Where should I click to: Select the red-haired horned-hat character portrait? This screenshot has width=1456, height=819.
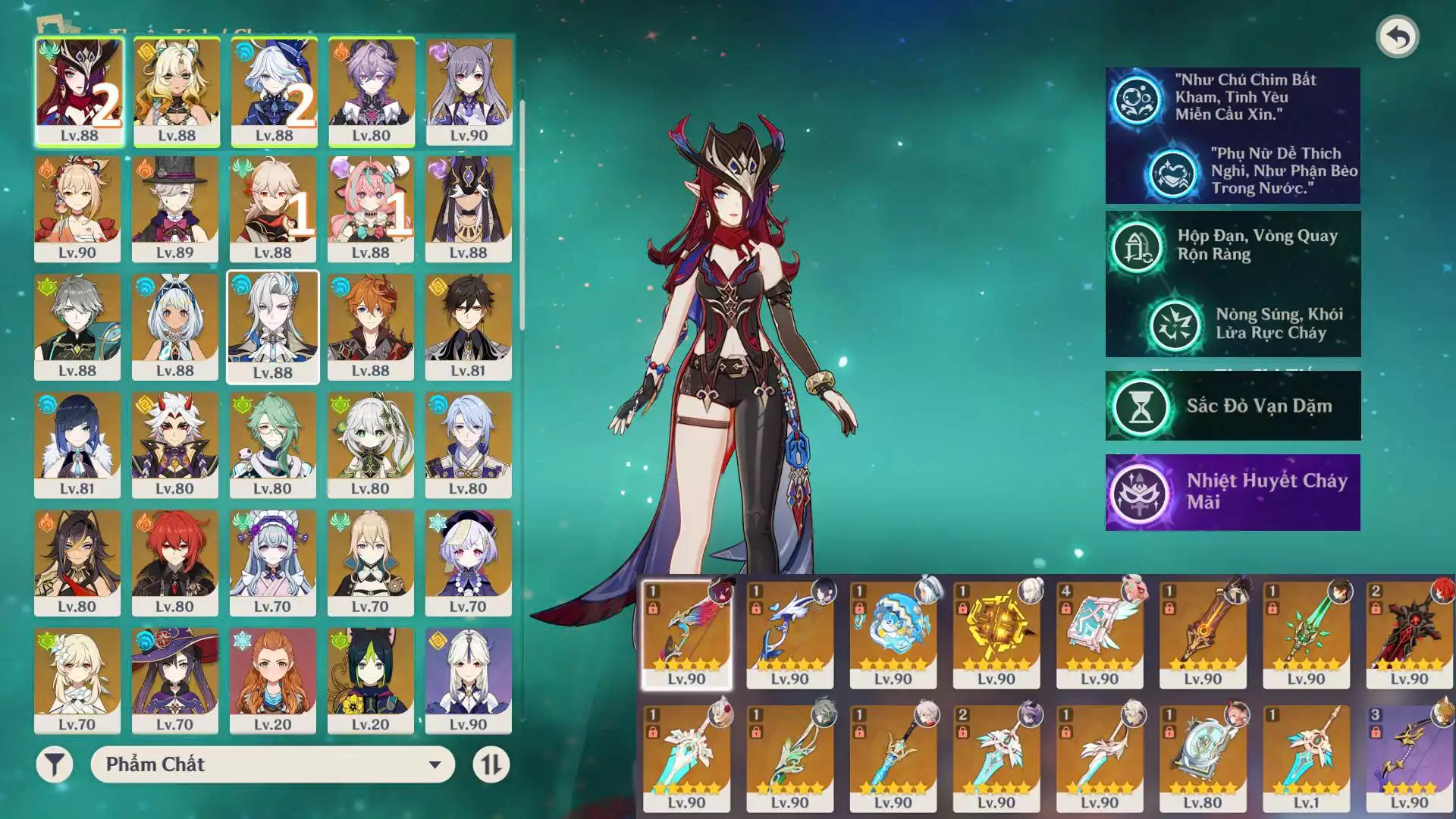[79, 91]
